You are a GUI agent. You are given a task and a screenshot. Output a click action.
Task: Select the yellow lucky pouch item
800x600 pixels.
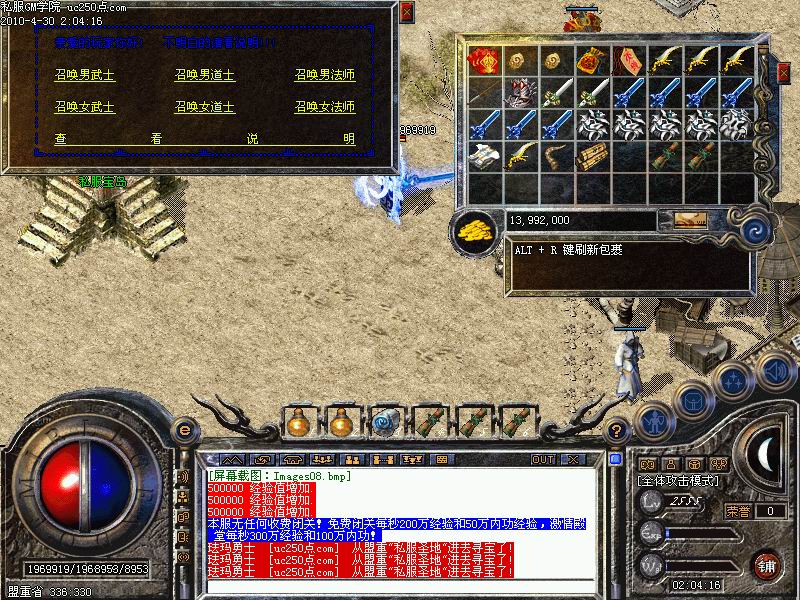(x=590, y=60)
